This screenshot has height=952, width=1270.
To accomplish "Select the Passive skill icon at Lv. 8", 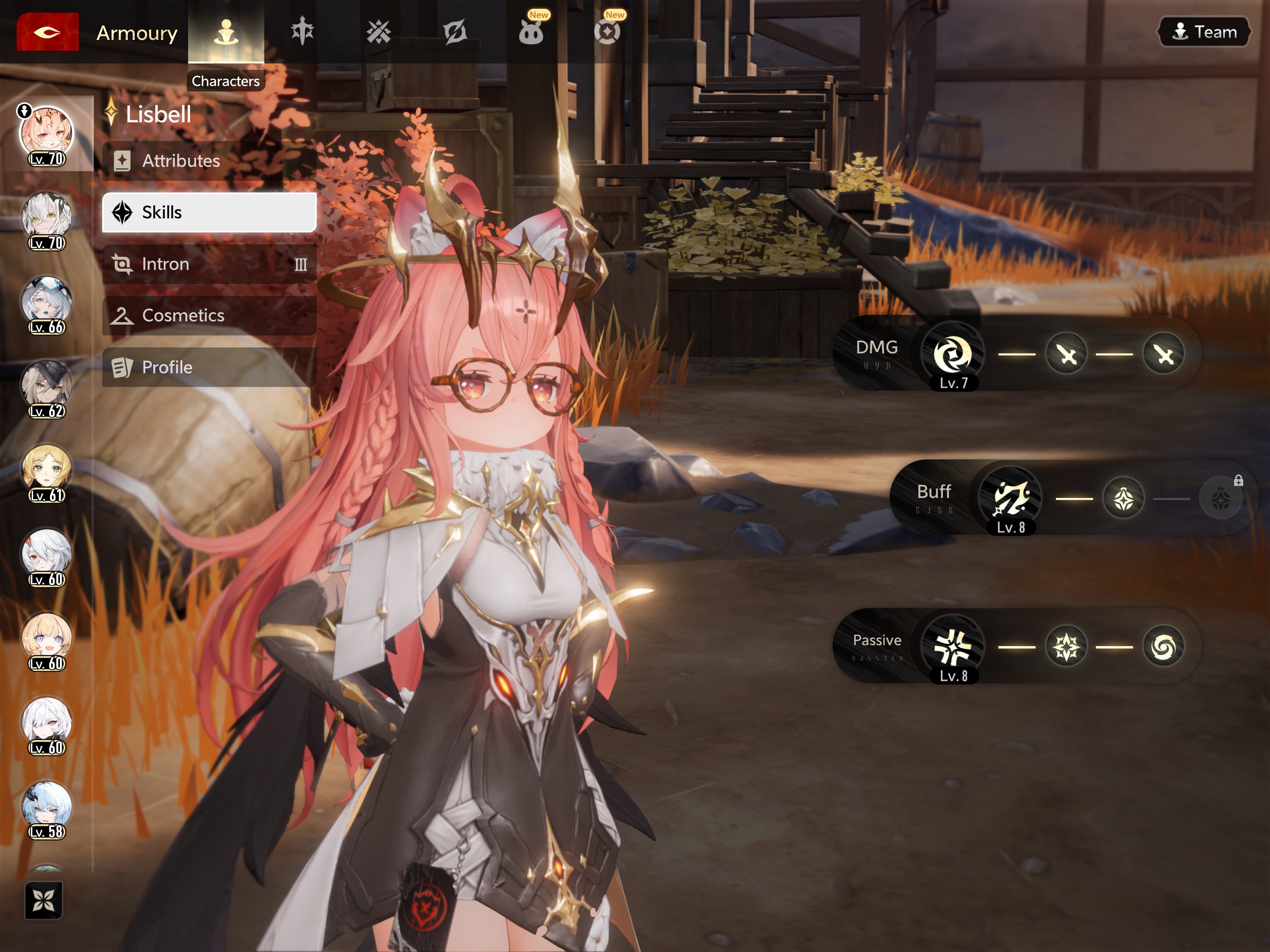I will click(x=952, y=647).
